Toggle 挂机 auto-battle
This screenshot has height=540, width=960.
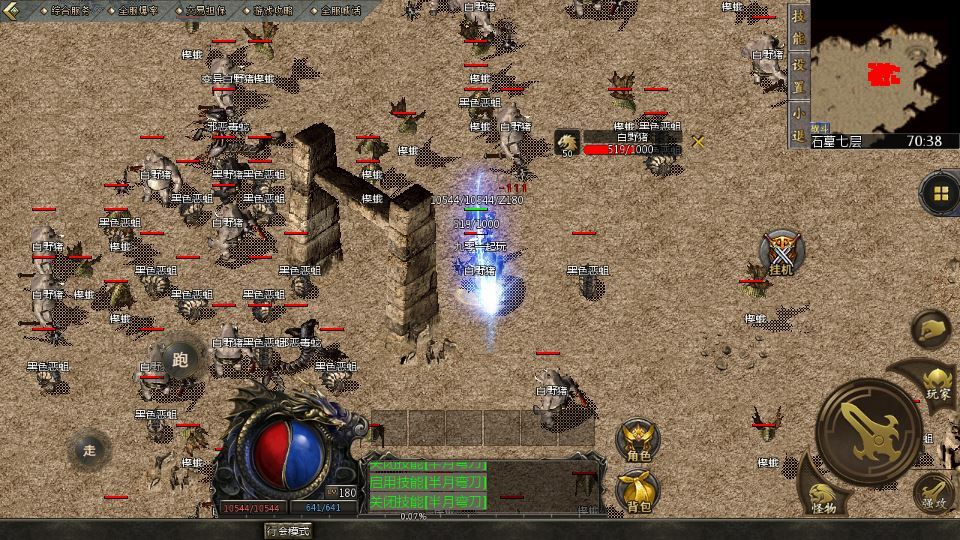(x=781, y=252)
